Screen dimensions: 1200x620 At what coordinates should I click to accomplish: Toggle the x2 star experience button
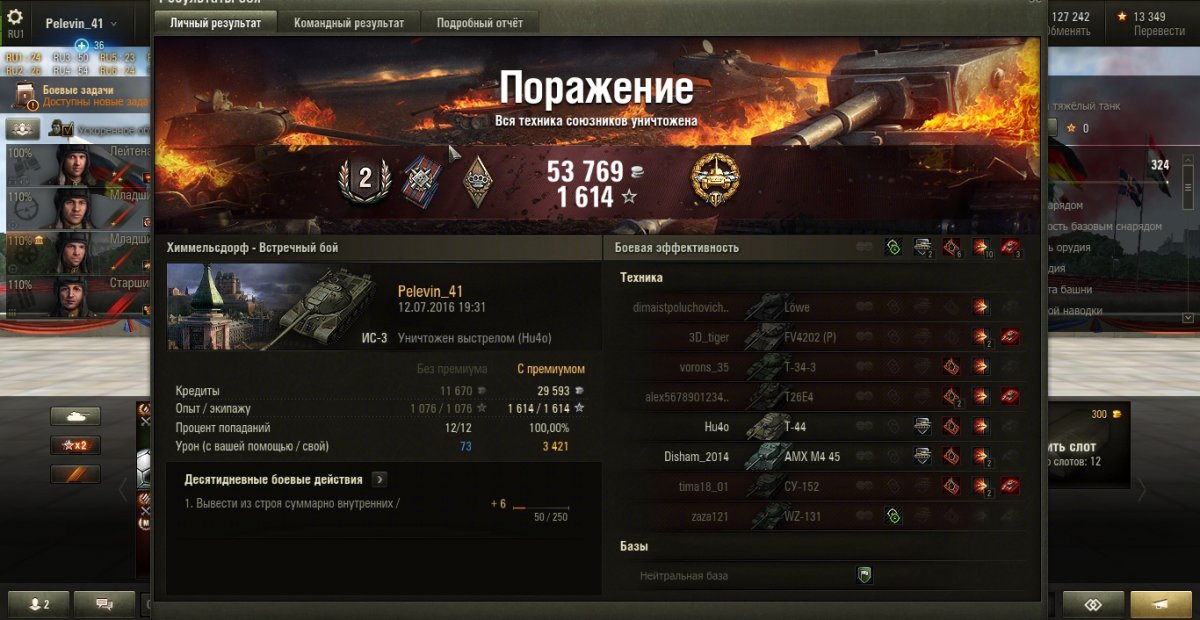click(75, 445)
